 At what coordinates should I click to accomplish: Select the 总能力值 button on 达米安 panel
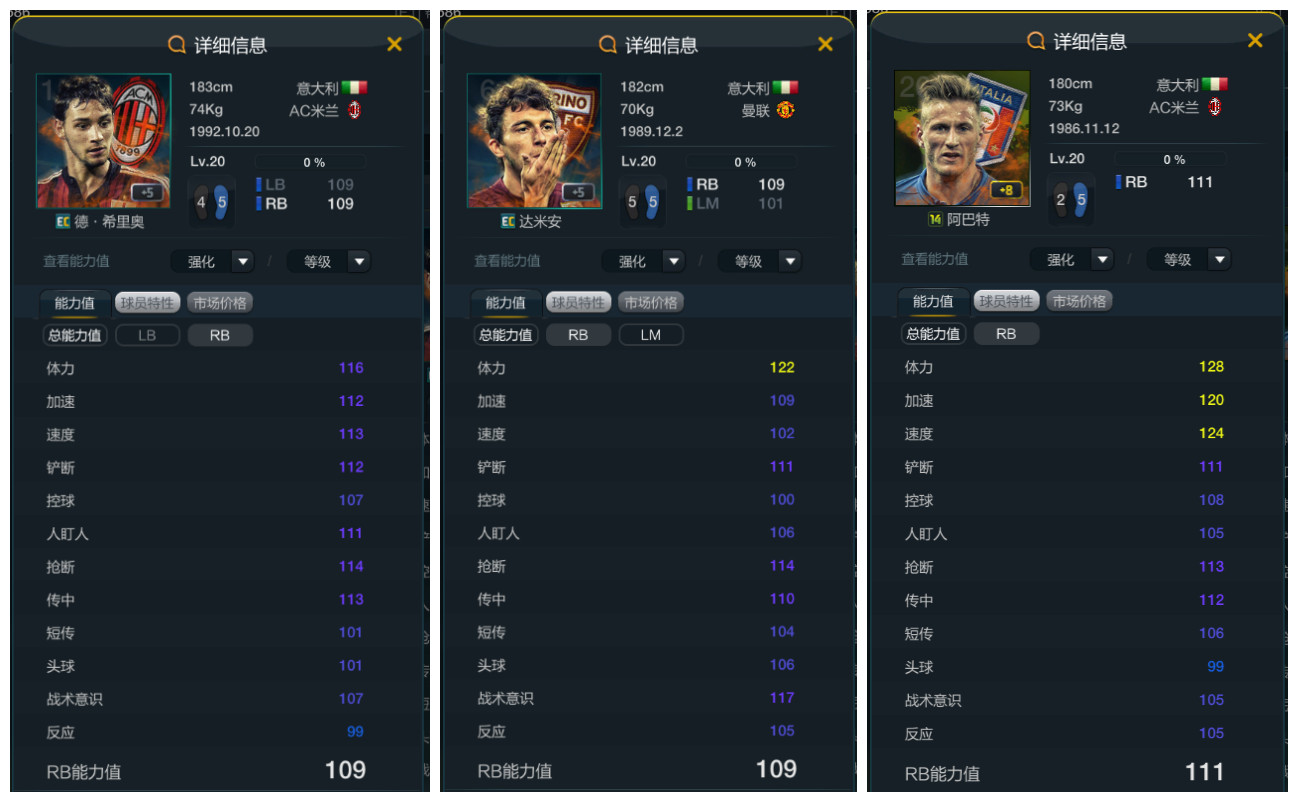(506, 335)
